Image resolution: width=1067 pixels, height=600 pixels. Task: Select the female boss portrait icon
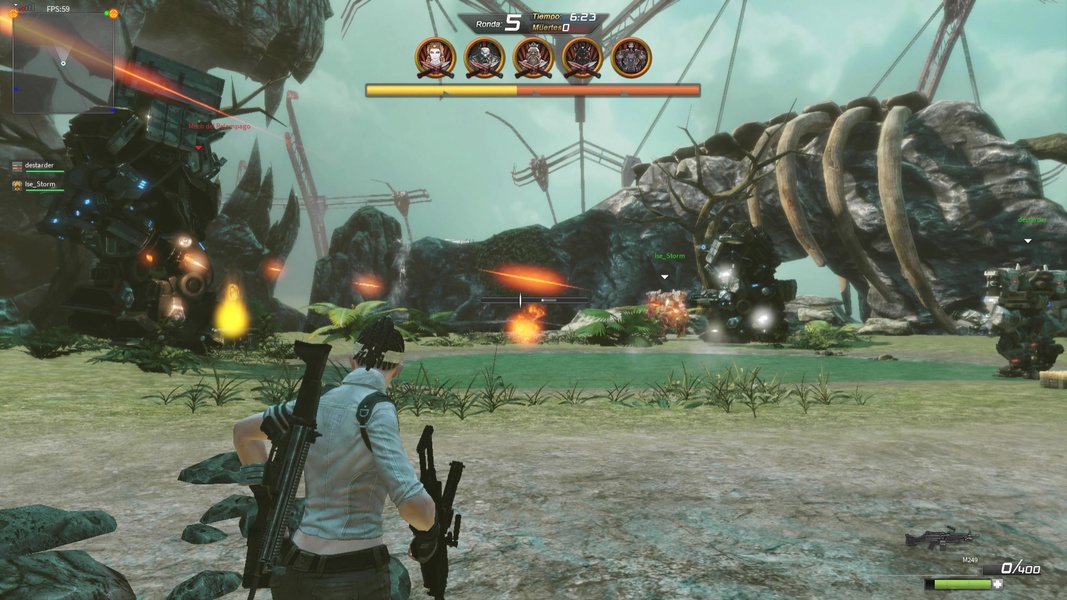tap(436, 58)
